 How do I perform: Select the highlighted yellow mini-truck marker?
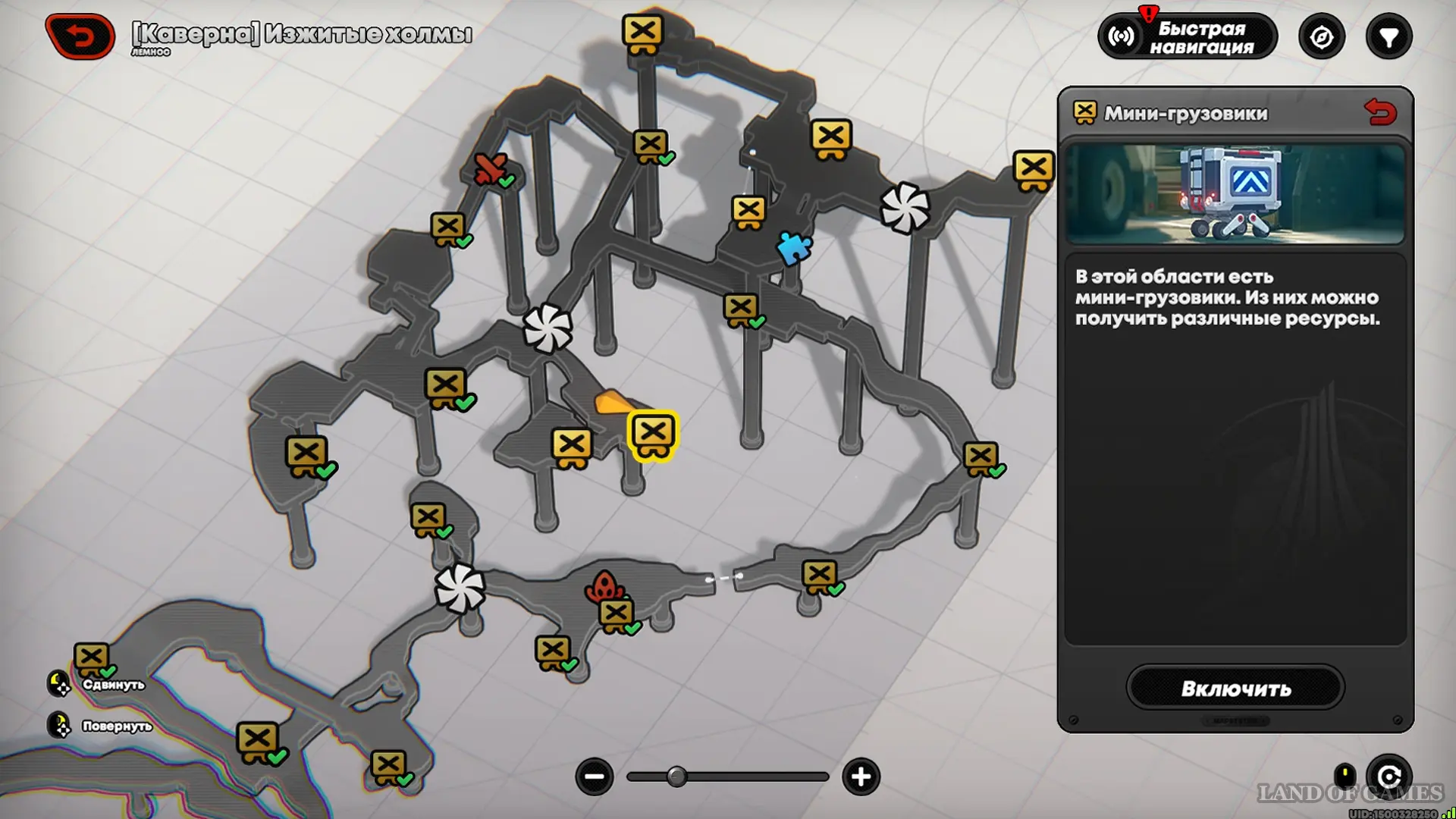(653, 435)
